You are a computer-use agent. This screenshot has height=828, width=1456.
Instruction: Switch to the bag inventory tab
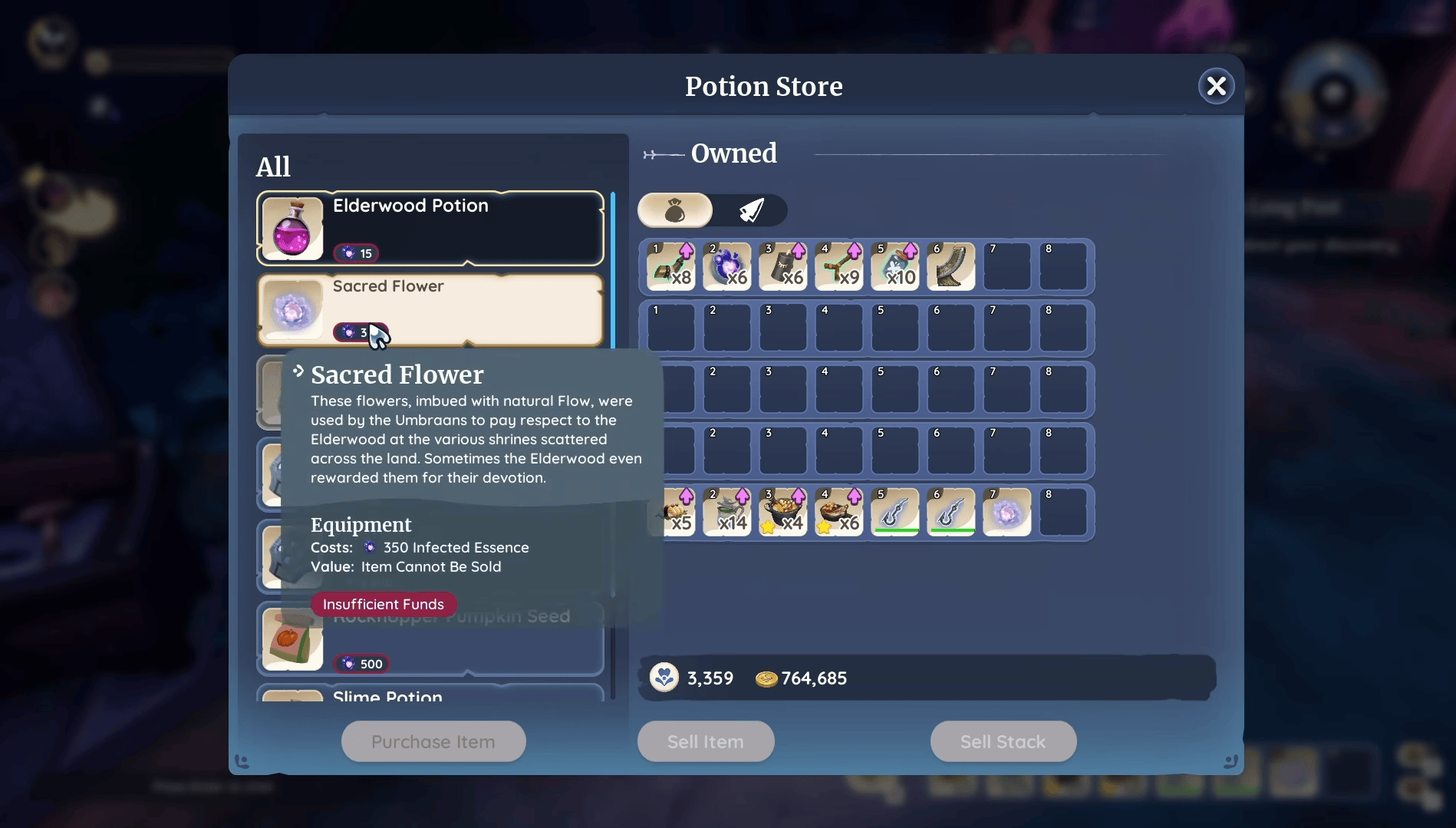(x=675, y=210)
